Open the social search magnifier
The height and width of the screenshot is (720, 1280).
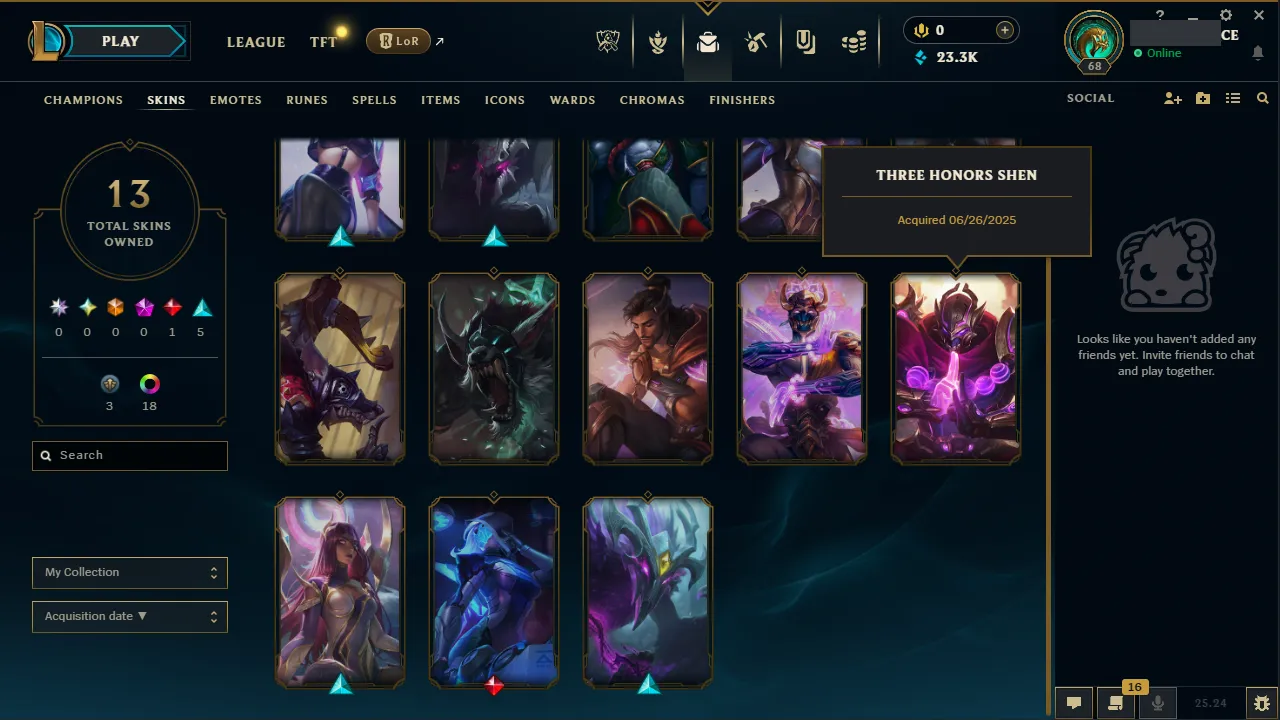tap(1262, 98)
